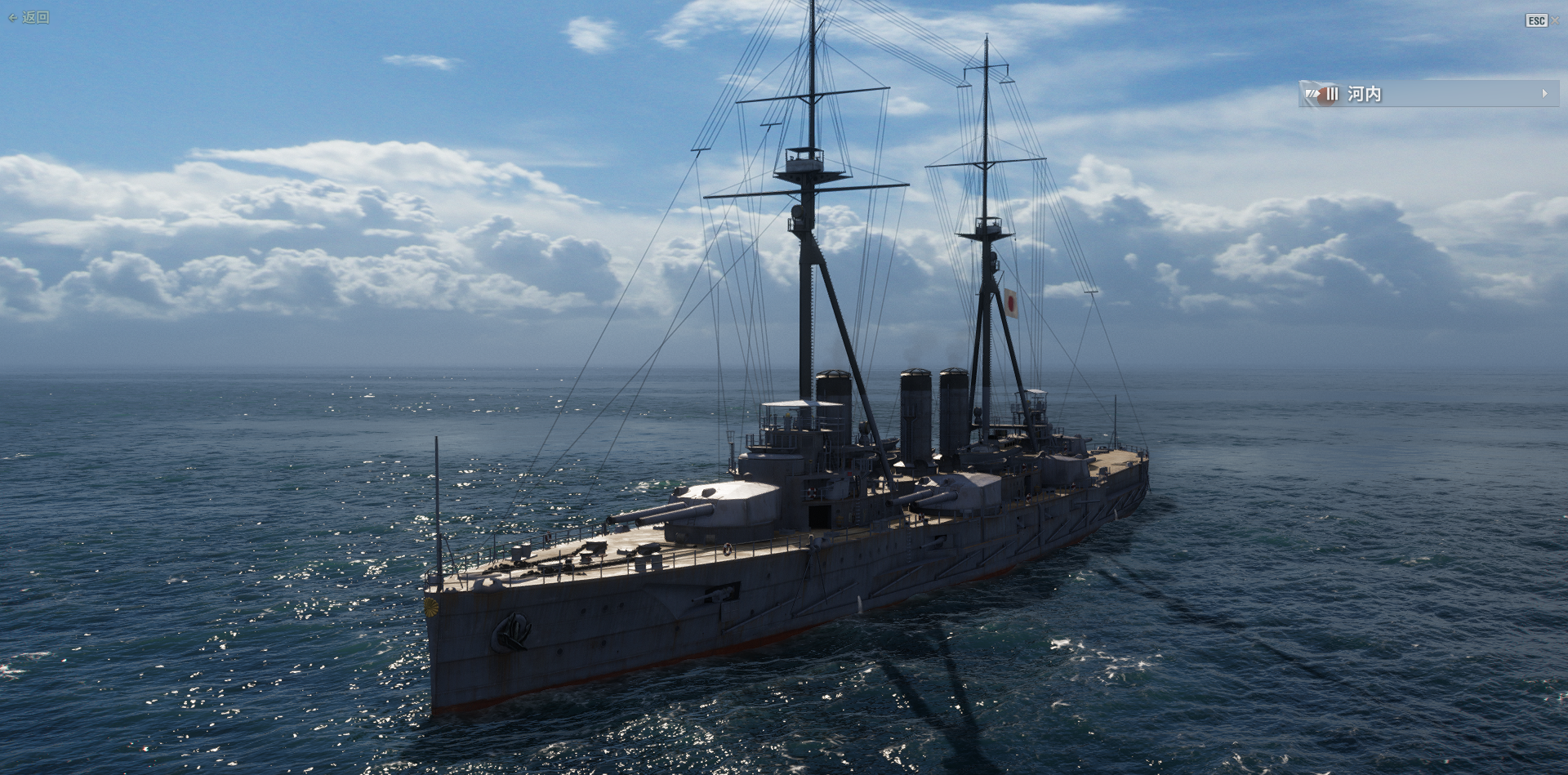Close the ship view with the X
This screenshot has width=1568, height=775.
pyautogui.click(x=1555, y=20)
